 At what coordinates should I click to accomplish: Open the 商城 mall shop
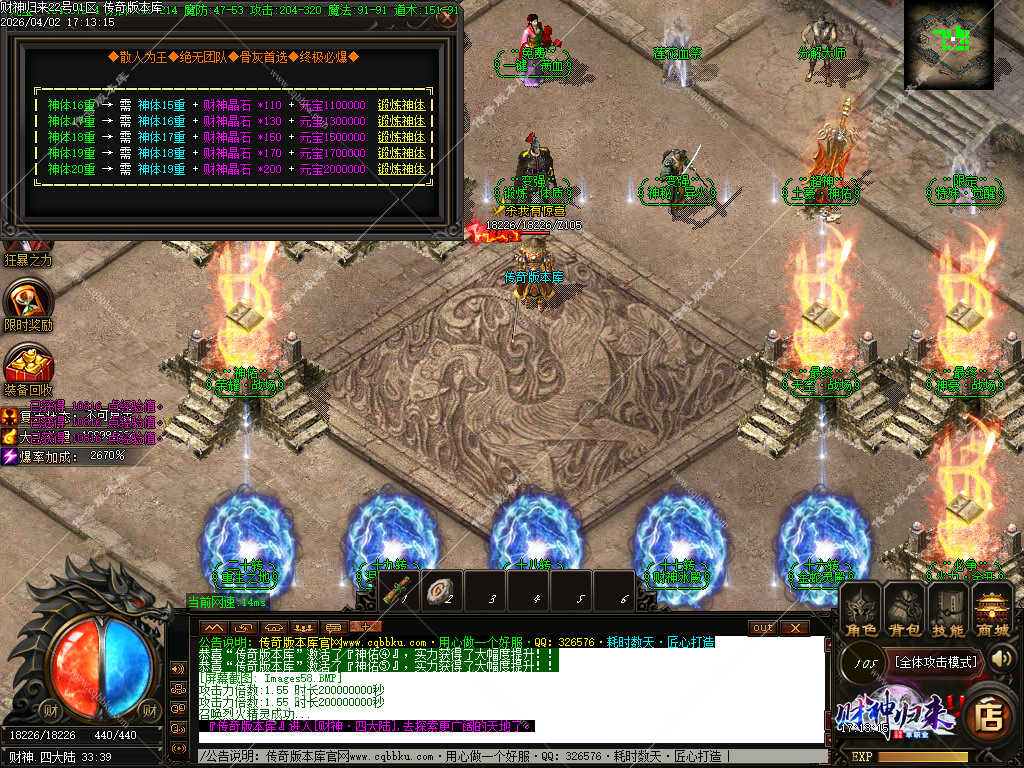[x=992, y=610]
